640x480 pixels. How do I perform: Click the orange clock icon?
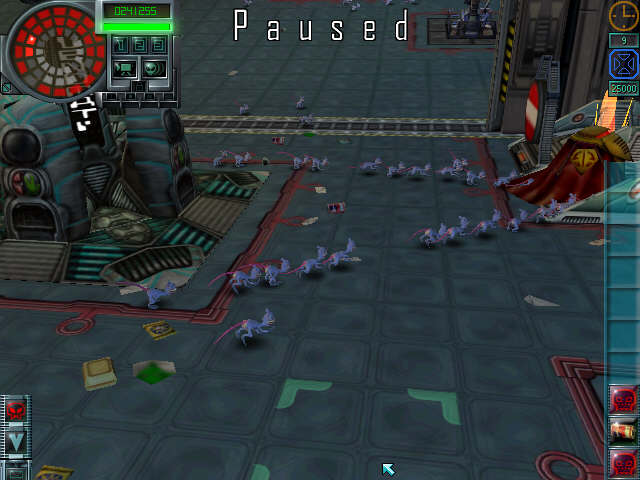pos(623,16)
